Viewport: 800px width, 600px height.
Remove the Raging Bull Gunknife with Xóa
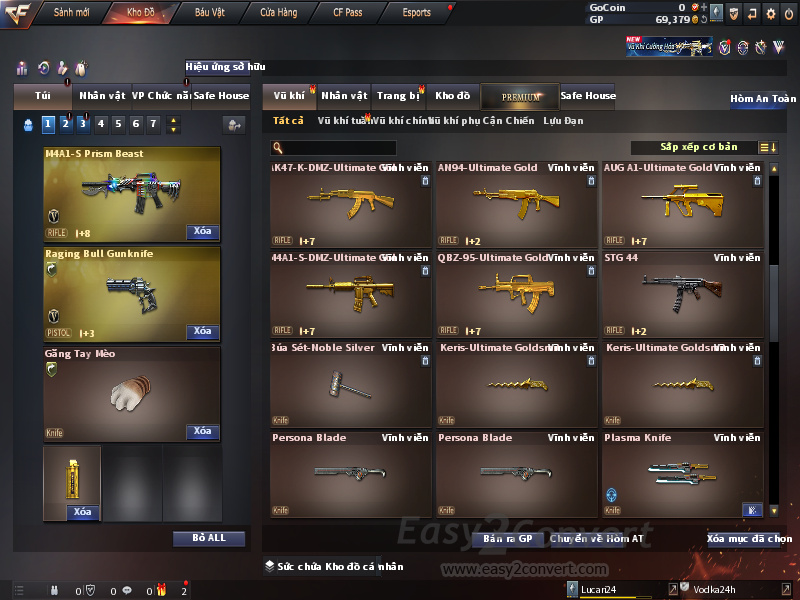(x=202, y=331)
